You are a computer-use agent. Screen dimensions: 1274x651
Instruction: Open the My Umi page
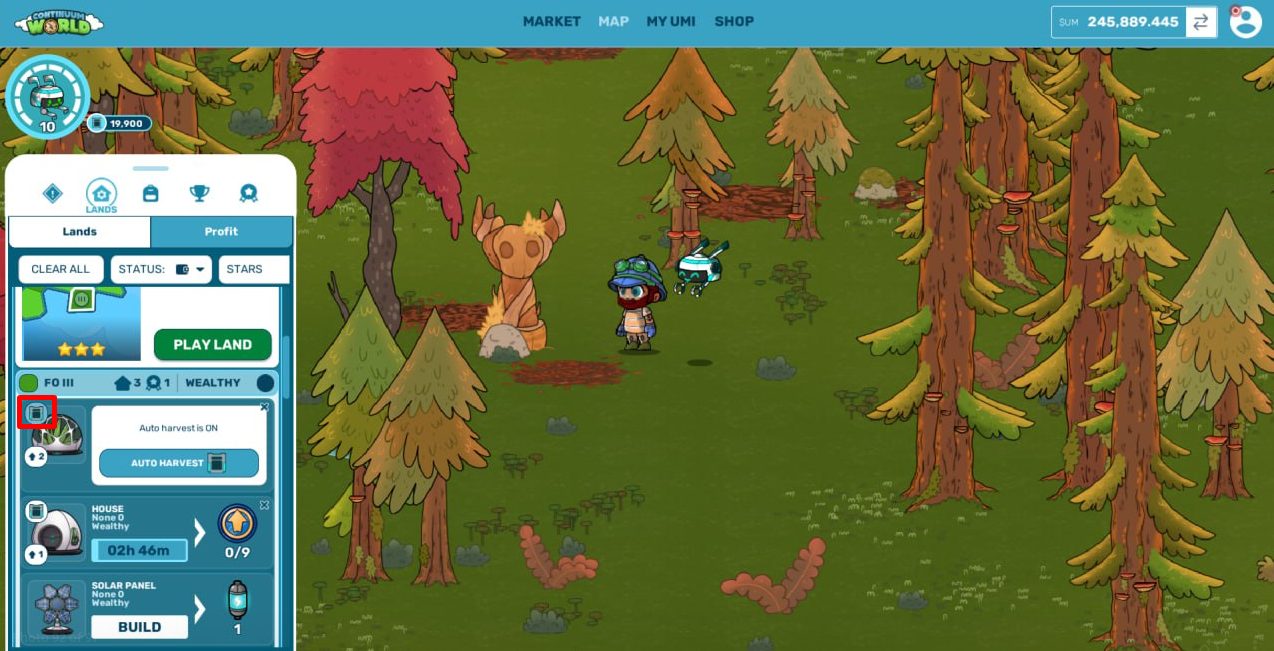(x=670, y=21)
